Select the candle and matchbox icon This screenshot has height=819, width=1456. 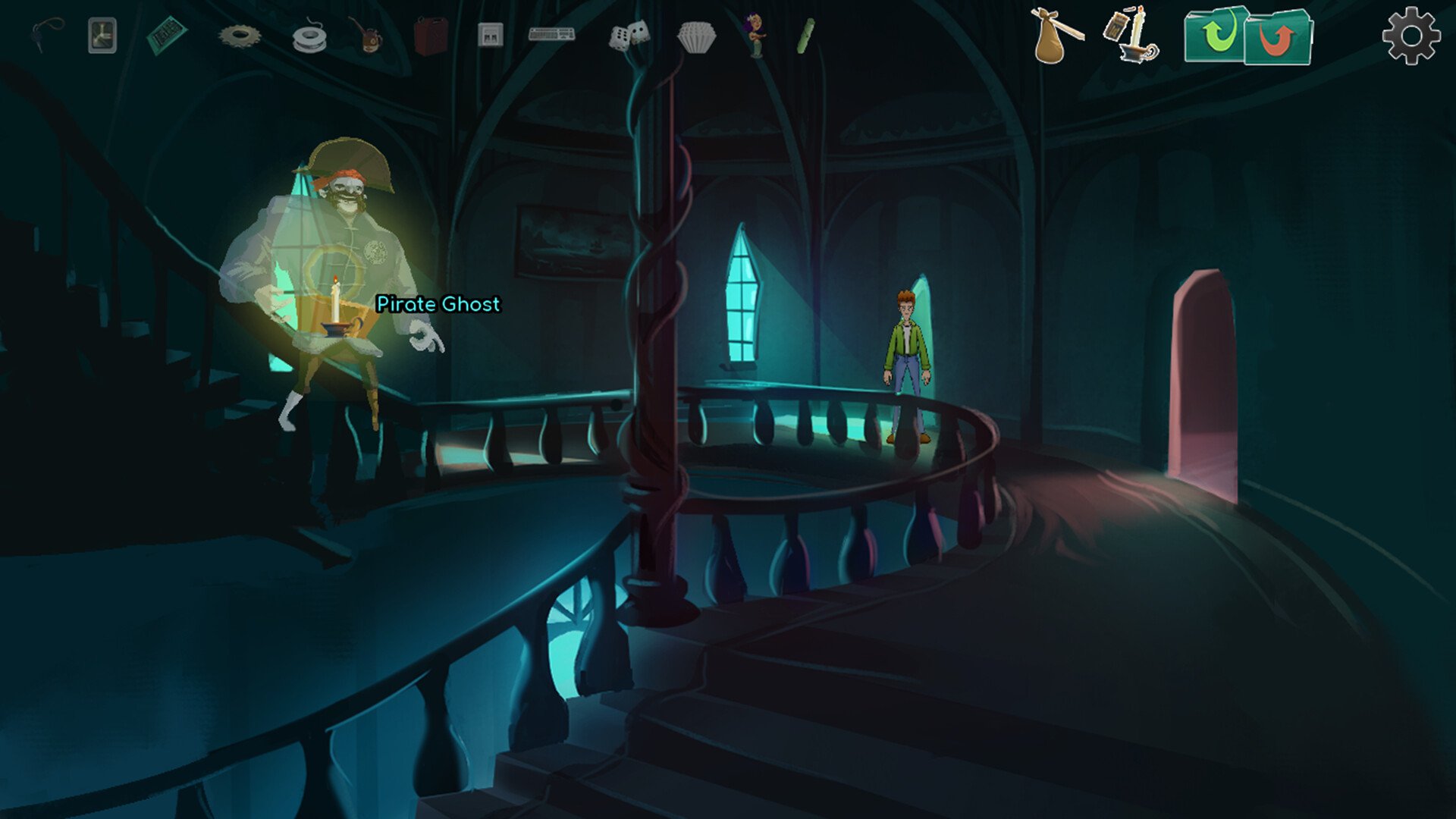pos(1131,35)
